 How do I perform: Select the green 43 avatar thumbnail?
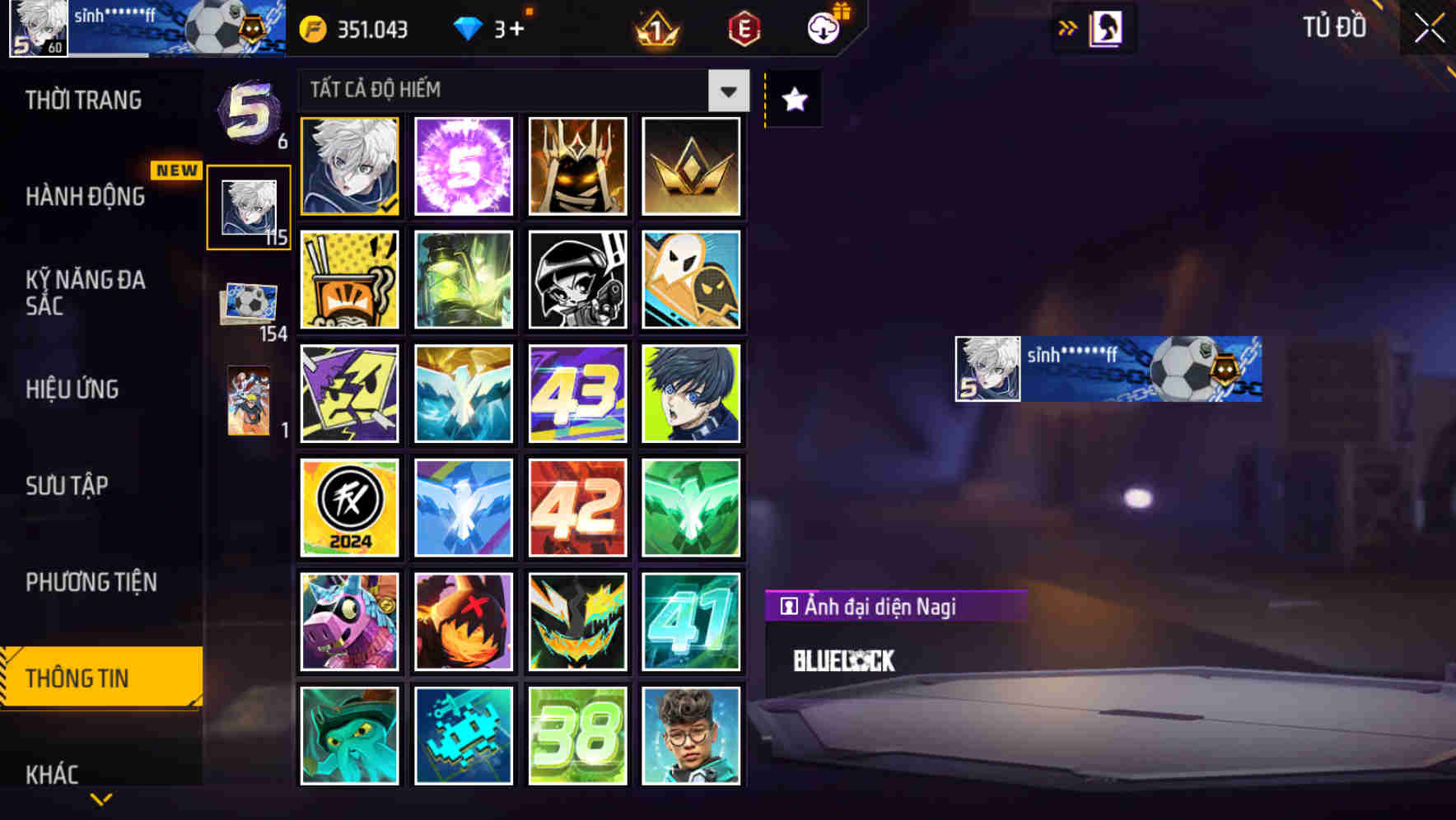[x=577, y=393]
